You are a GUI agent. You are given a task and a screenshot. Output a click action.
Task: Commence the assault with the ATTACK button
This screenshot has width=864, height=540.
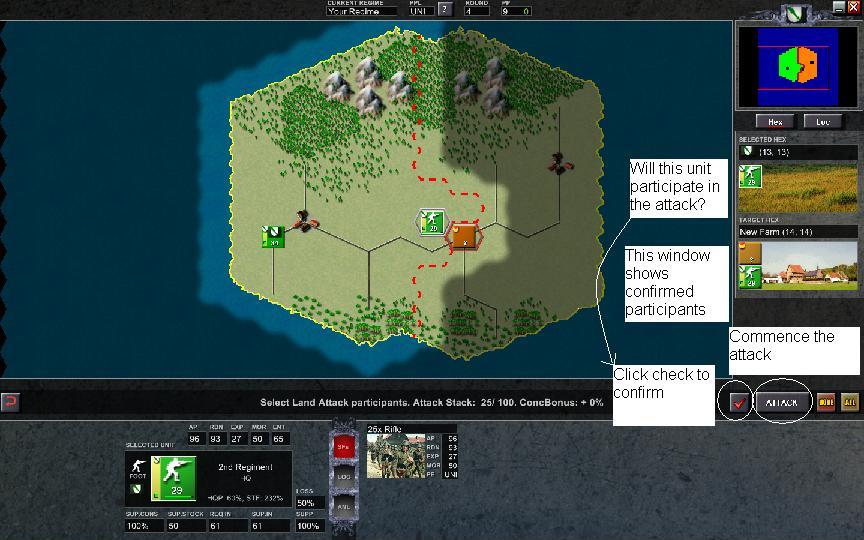click(x=781, y=402)
